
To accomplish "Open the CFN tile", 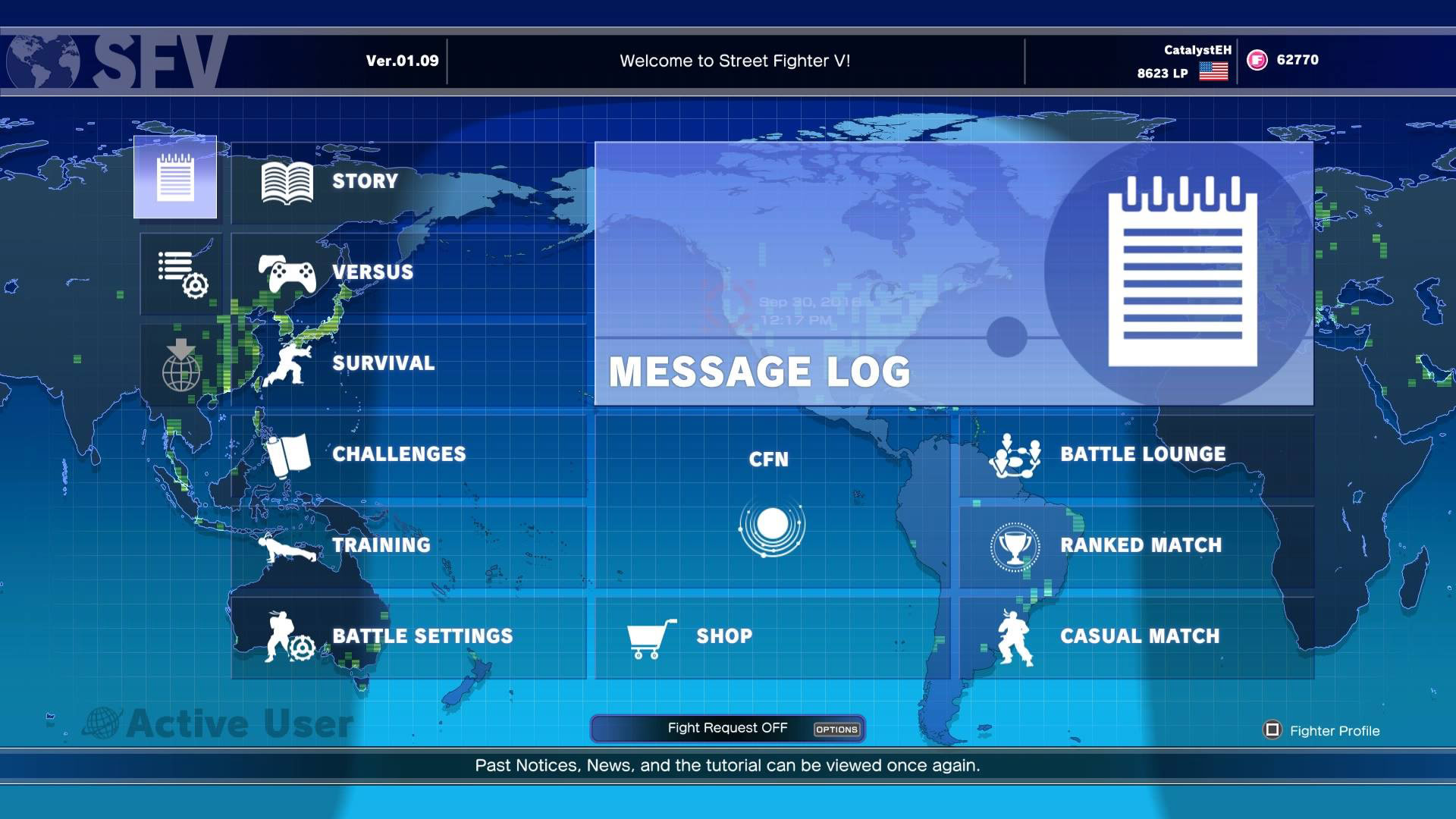I will coord(771,500).
